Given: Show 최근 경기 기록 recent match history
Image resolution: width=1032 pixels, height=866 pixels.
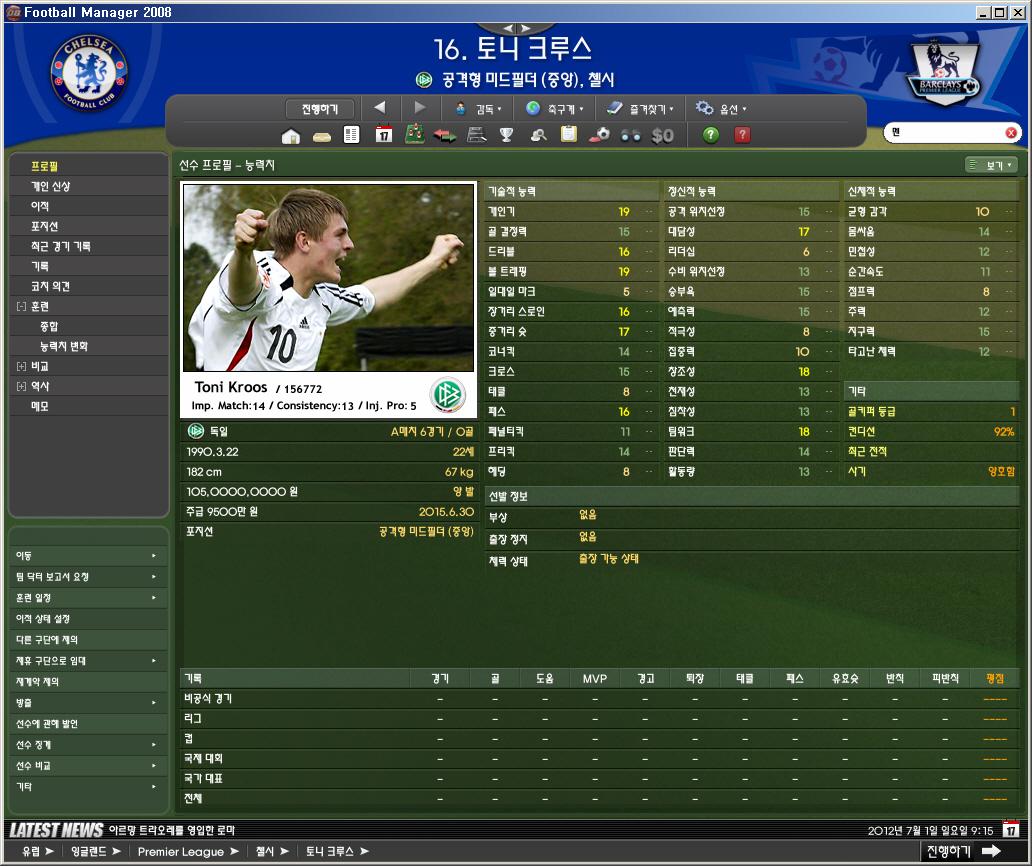Looking at the screenshot, I should (60, 246).
